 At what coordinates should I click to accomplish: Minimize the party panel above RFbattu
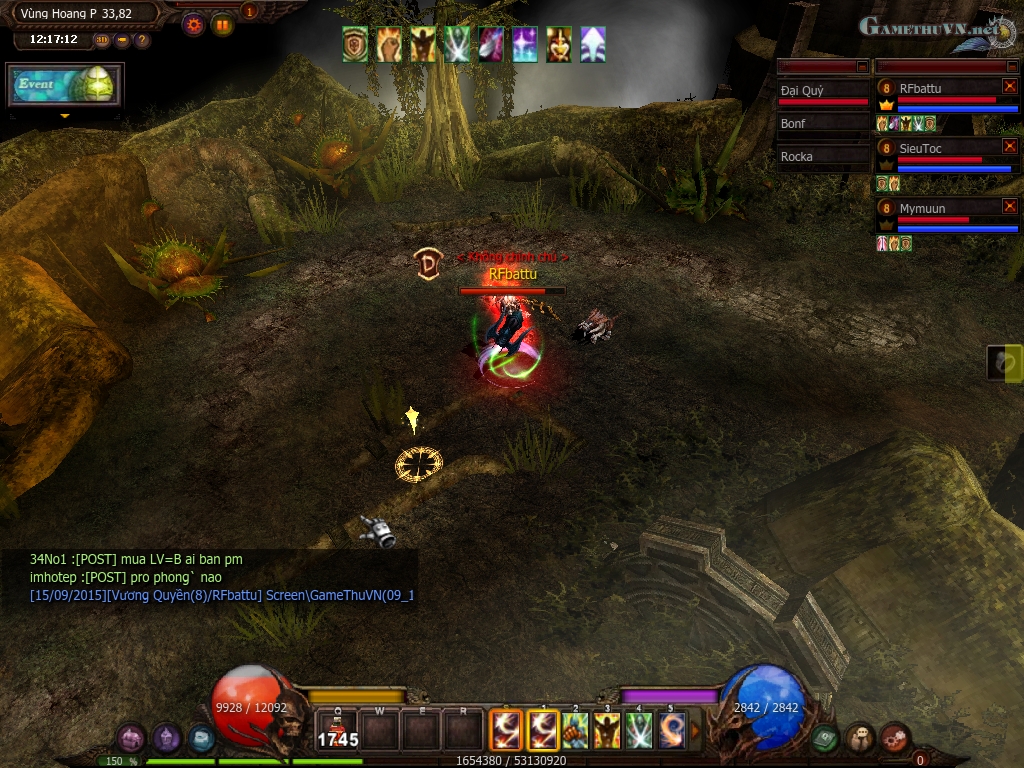pyautogui.click(x=1009, y=66)
